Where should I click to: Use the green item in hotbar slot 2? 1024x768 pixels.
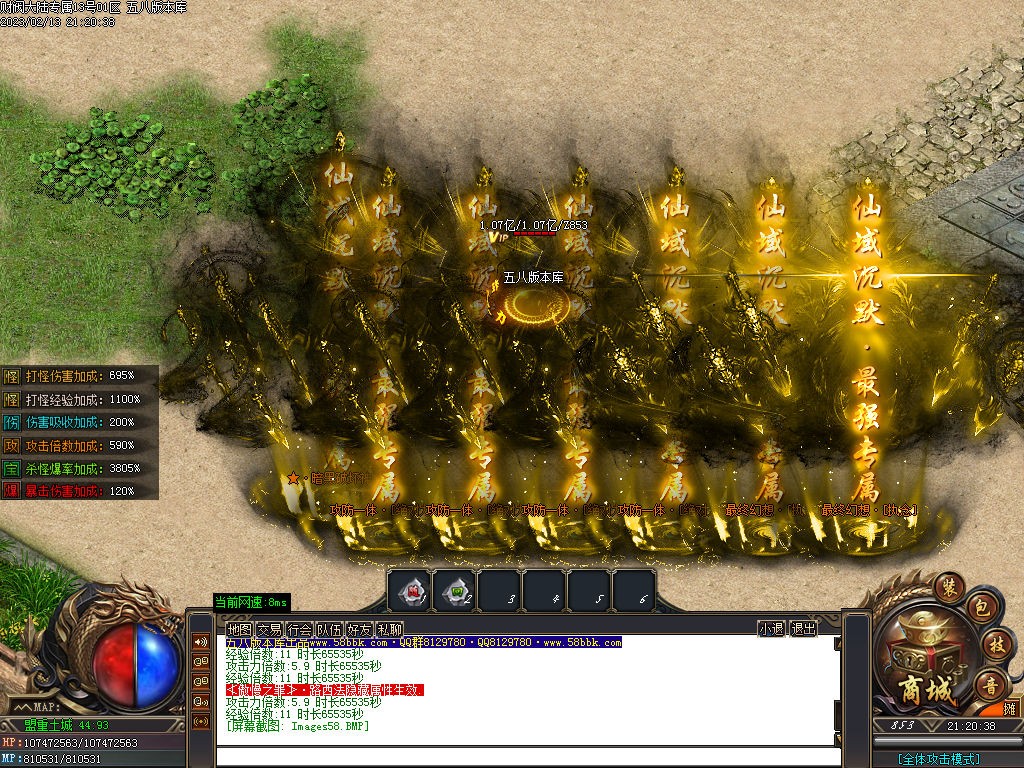click(455, 591)
